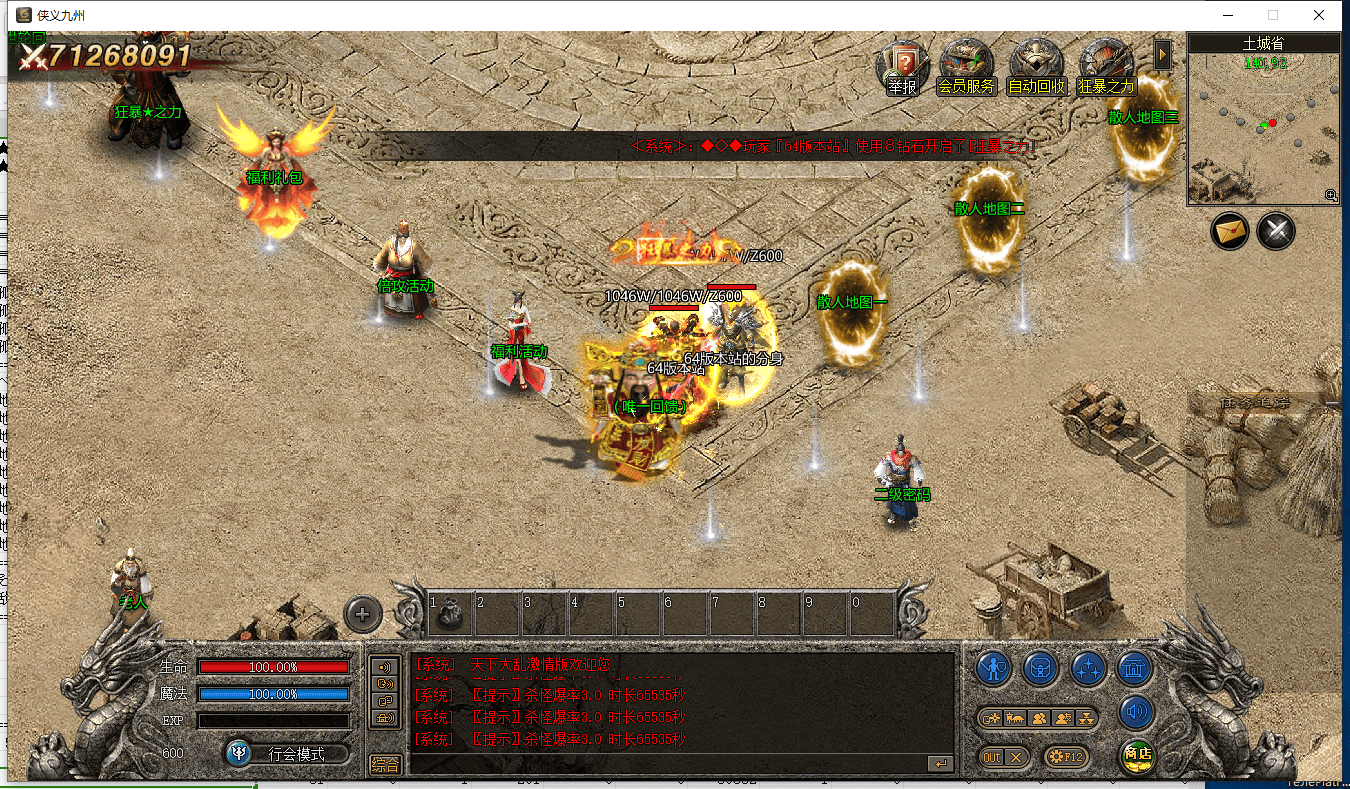
Task: Open the 举报 report icon
Action: (902, 65)
